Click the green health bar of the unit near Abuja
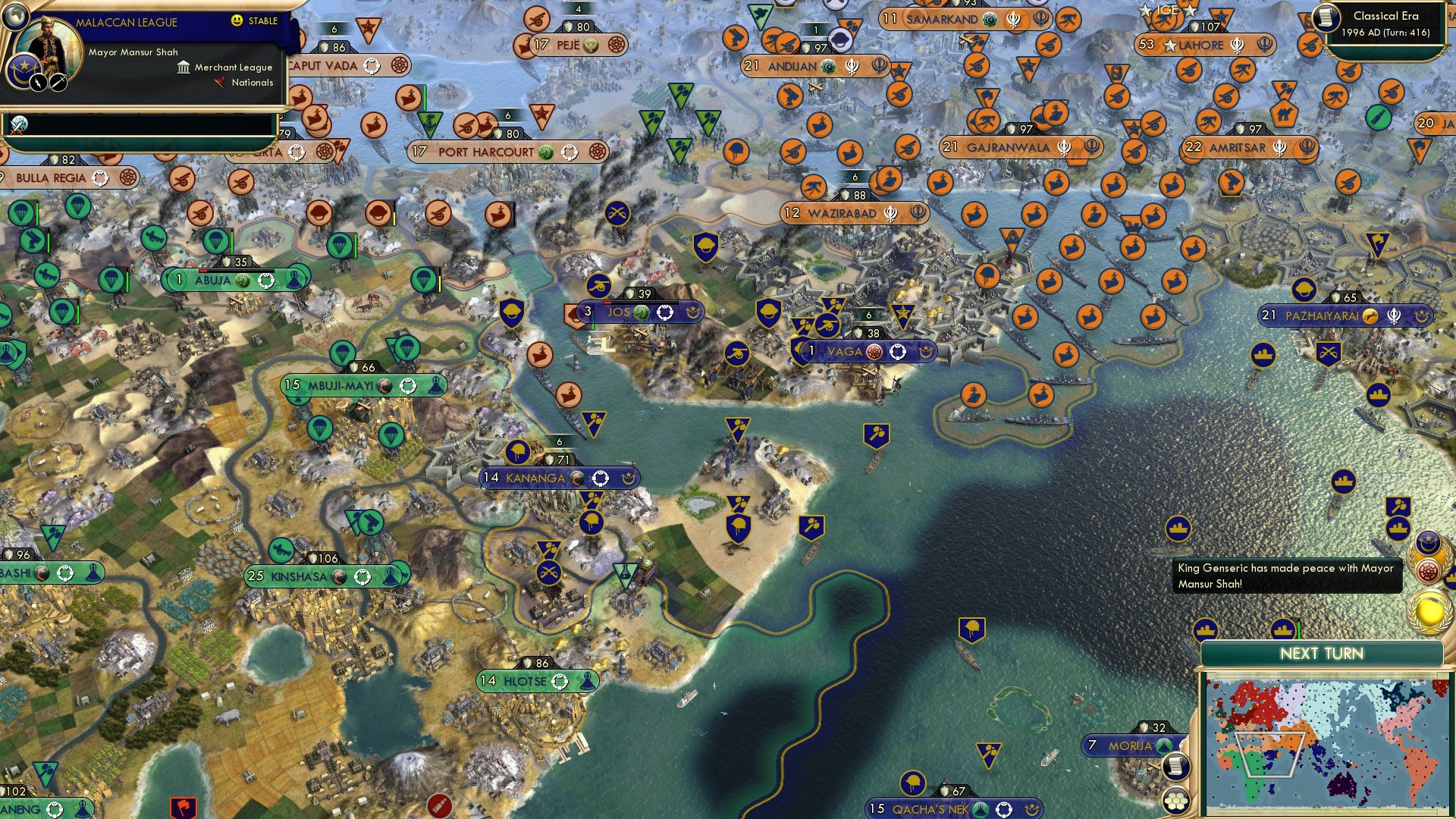 pyautogui.click(x=232, y=241)
